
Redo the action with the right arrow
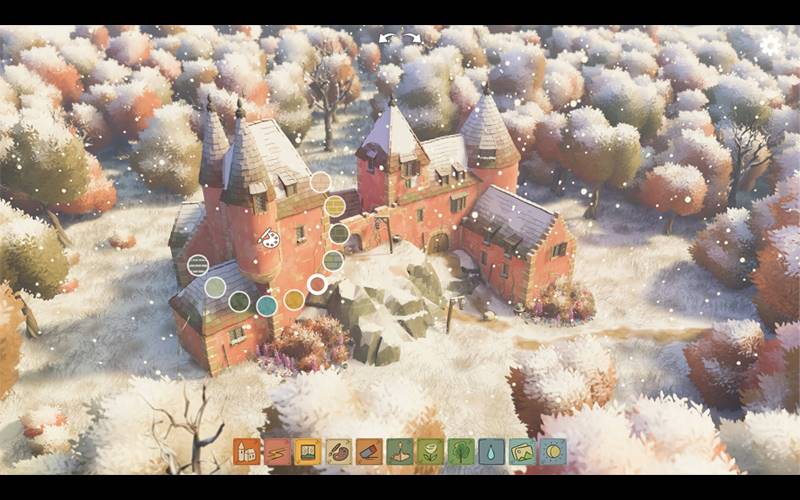pos(411,38)
